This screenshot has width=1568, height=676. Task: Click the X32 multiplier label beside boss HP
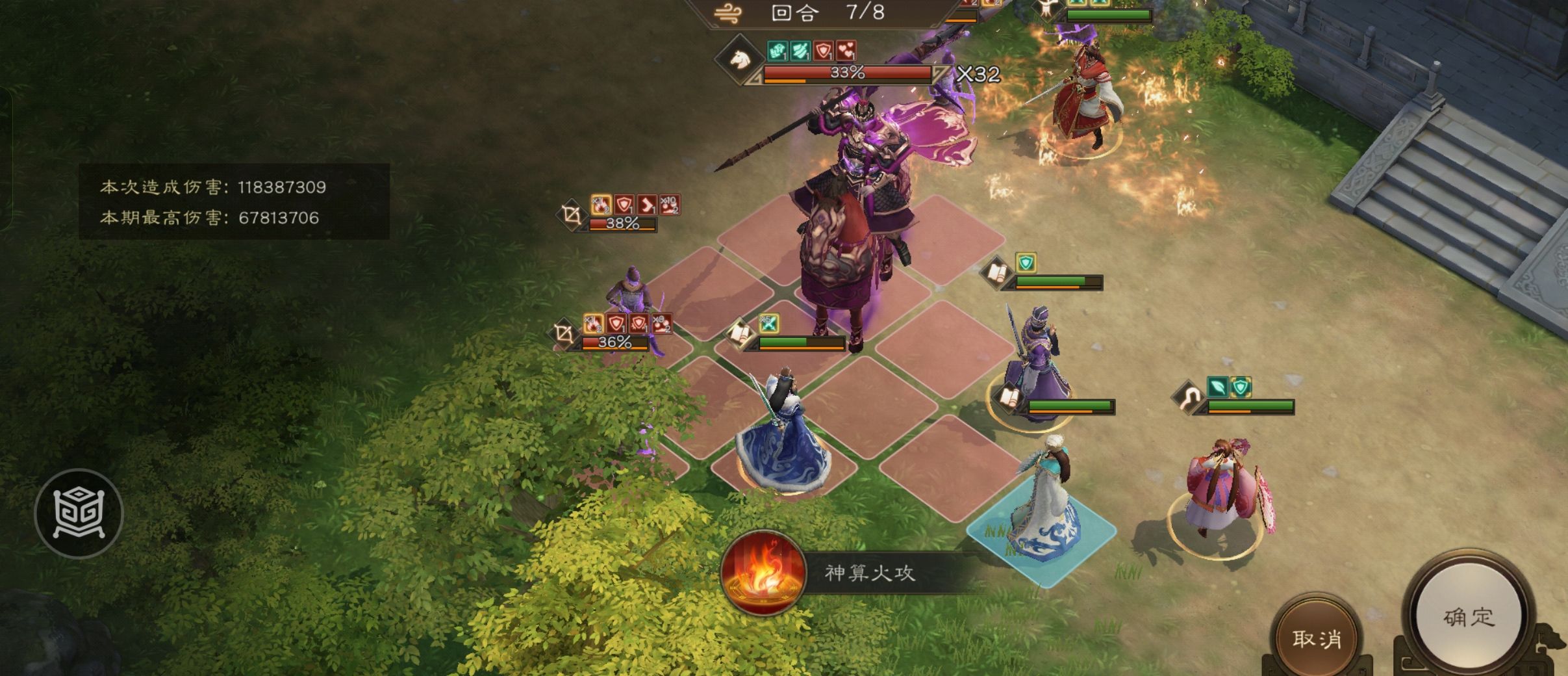click(x=980, y=73)
